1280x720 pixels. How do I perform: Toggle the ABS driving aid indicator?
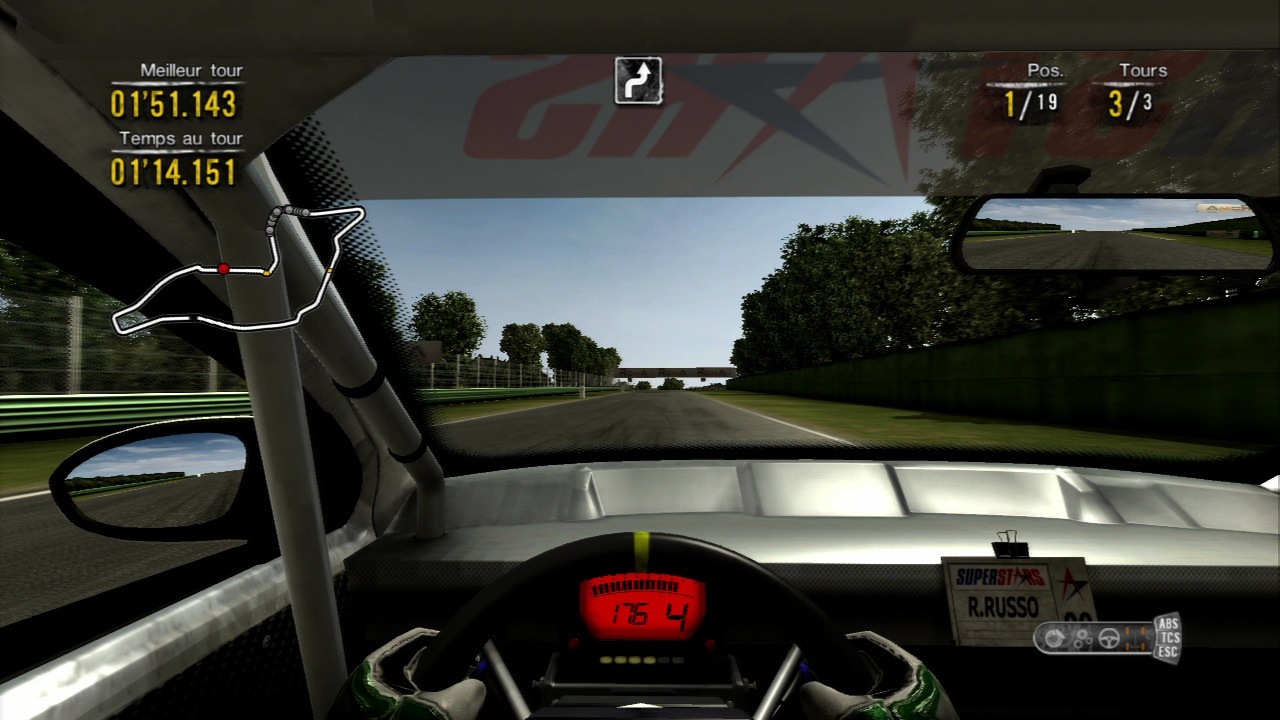1167,623
